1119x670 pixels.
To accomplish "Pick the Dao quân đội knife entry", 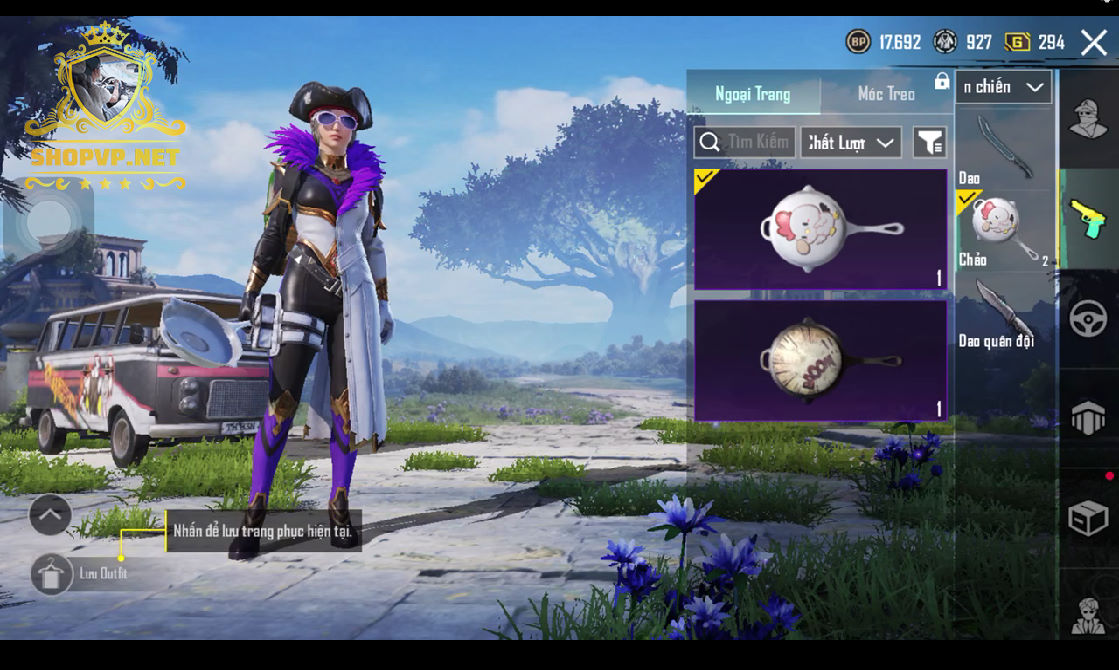I will [1003, 312].
